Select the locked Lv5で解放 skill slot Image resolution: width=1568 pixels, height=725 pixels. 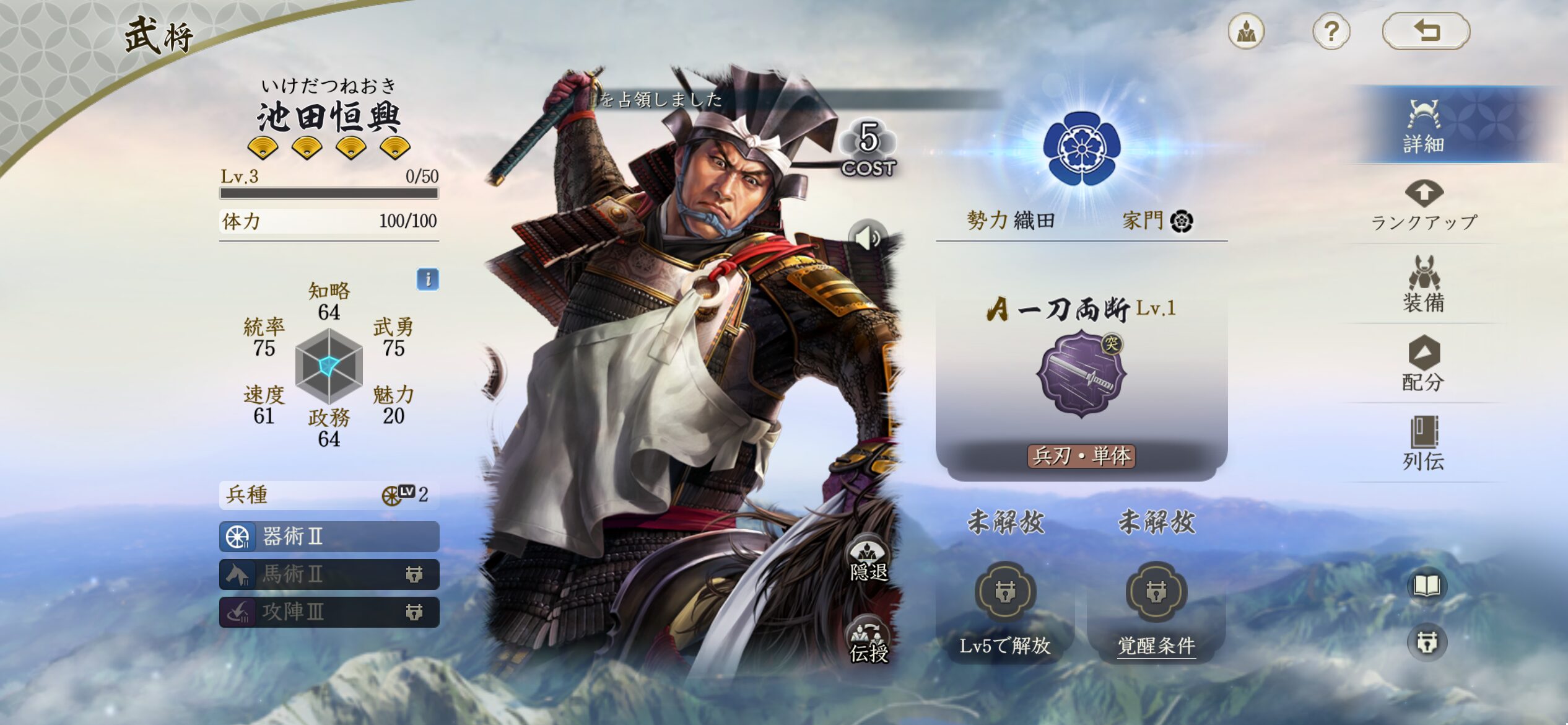1004,593
